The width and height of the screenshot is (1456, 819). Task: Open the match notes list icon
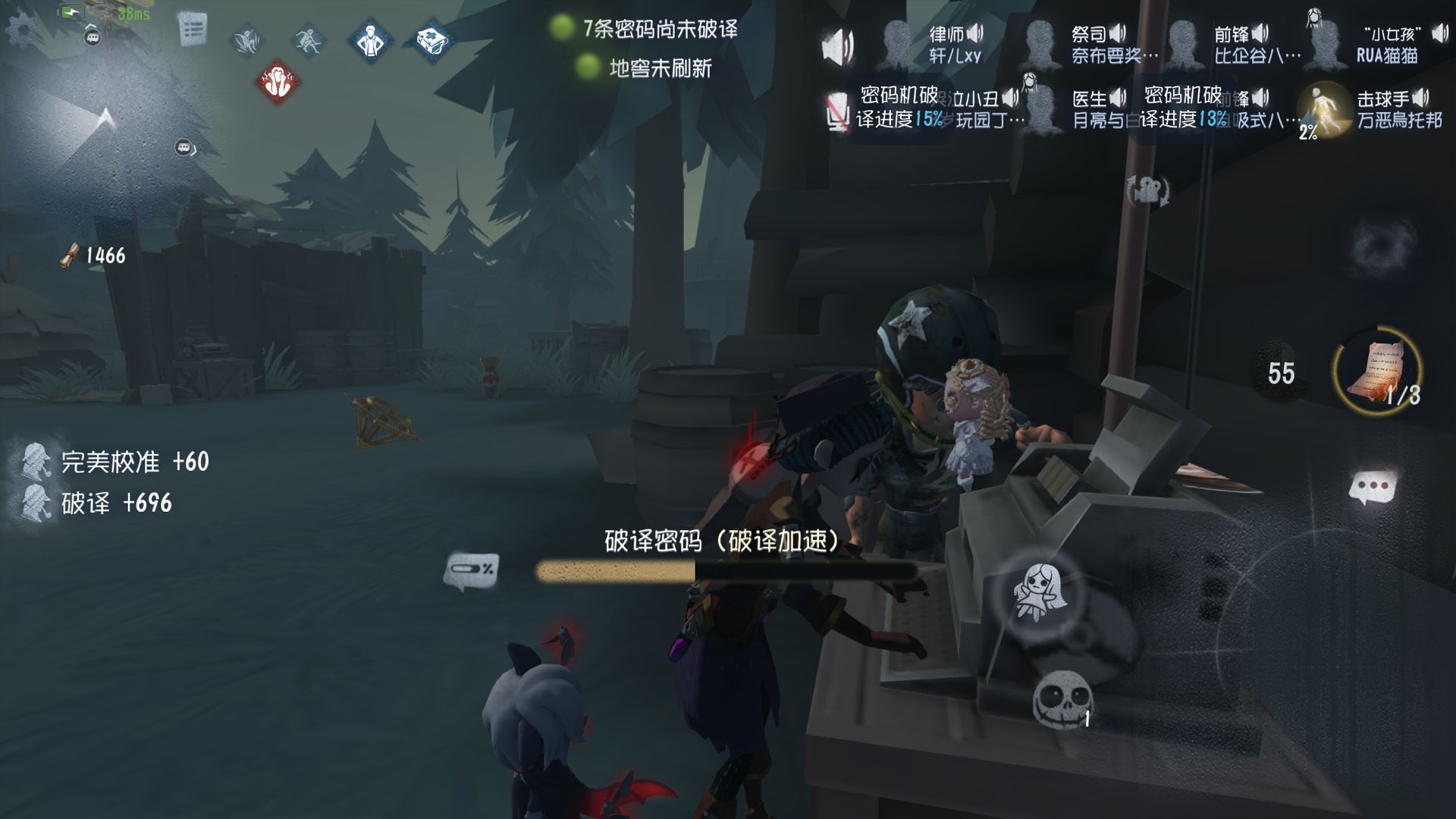point(193,30)
